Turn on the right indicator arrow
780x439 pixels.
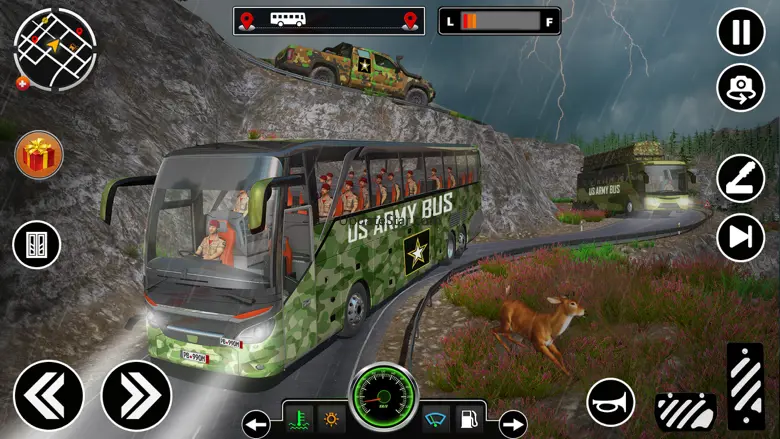pos(512,423)
